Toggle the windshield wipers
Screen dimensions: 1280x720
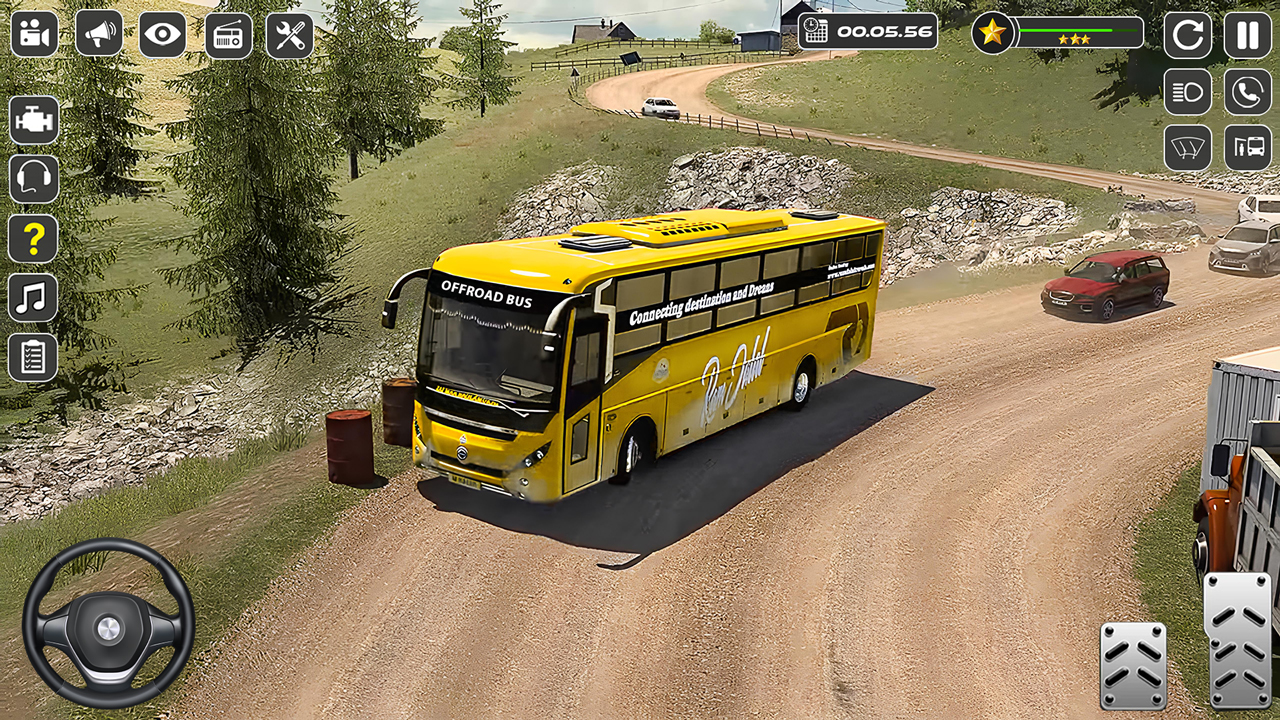pyautogui.click(x=1188, y=147)
